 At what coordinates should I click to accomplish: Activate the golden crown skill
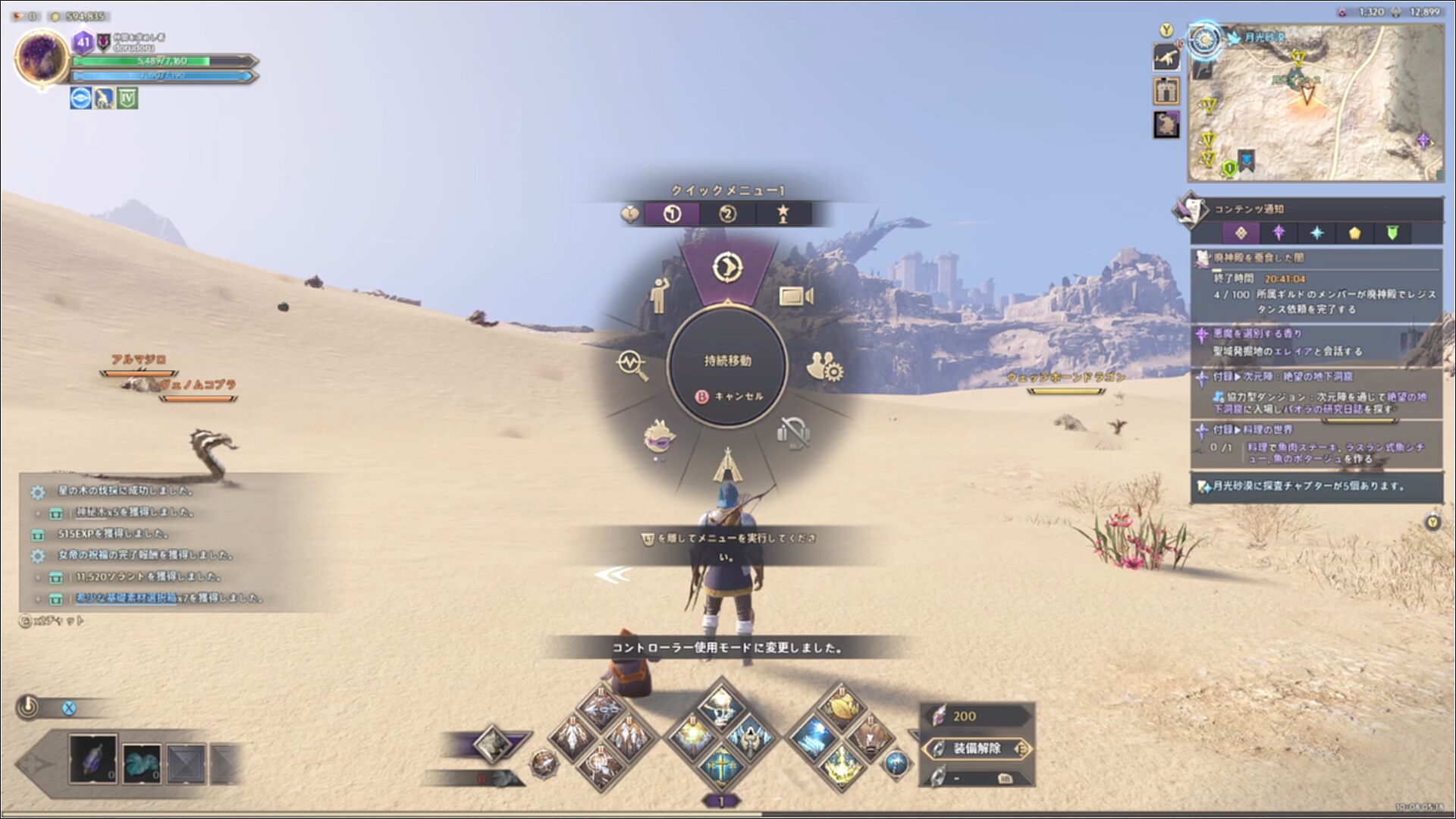(x=839, y=764)
